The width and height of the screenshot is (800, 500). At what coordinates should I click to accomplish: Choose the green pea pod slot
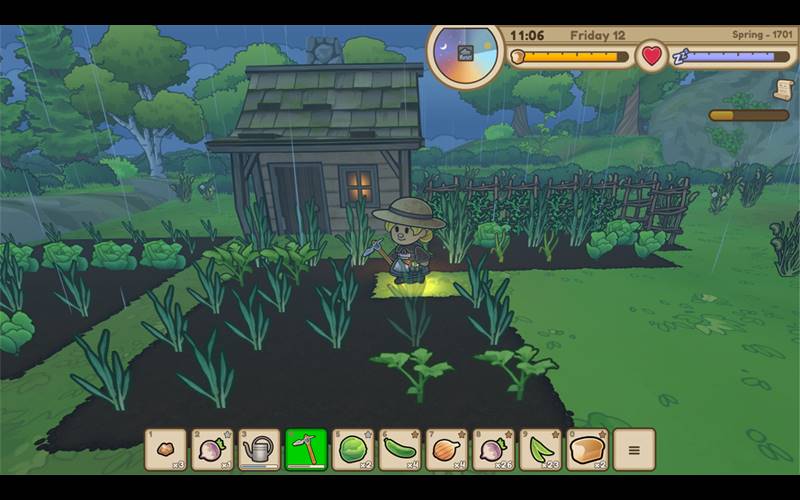click(x=541, y=449)
